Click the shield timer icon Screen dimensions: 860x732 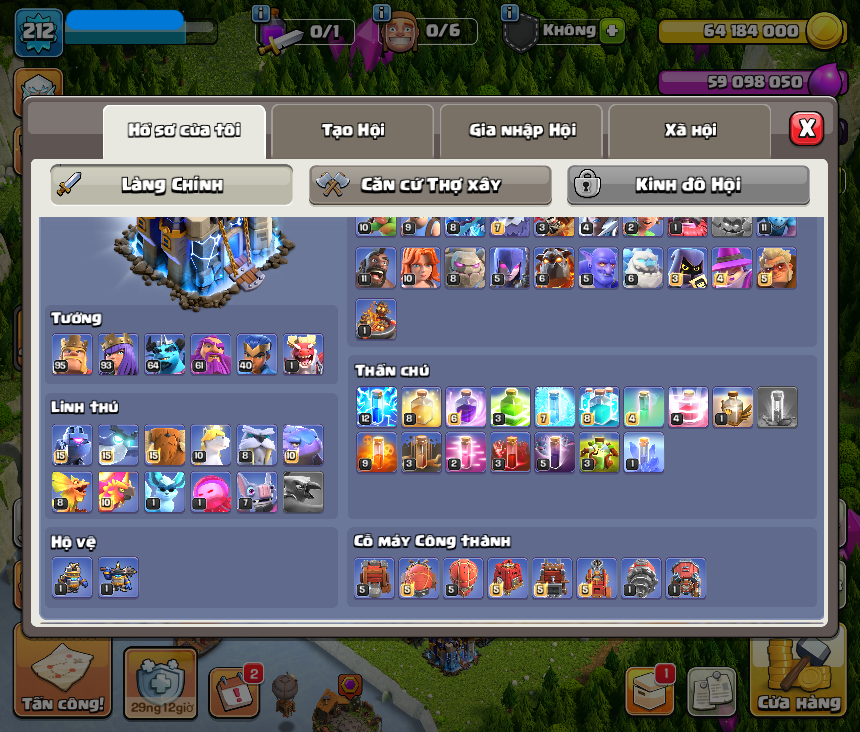point(160,682)
